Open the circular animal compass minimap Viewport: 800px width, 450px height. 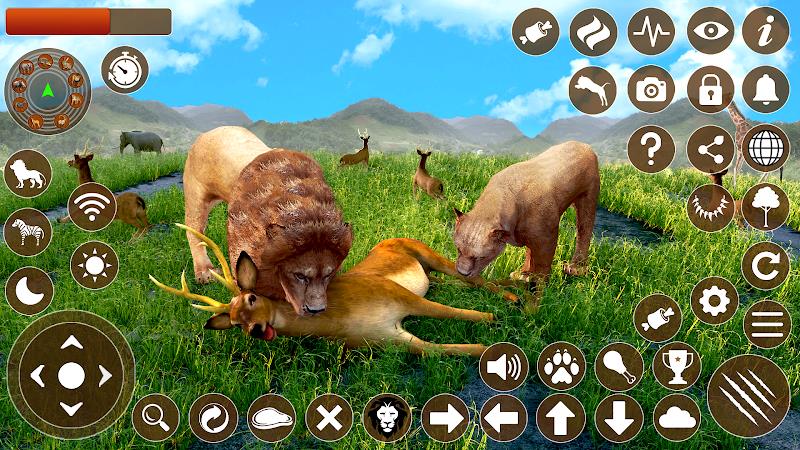click(47, 92)
